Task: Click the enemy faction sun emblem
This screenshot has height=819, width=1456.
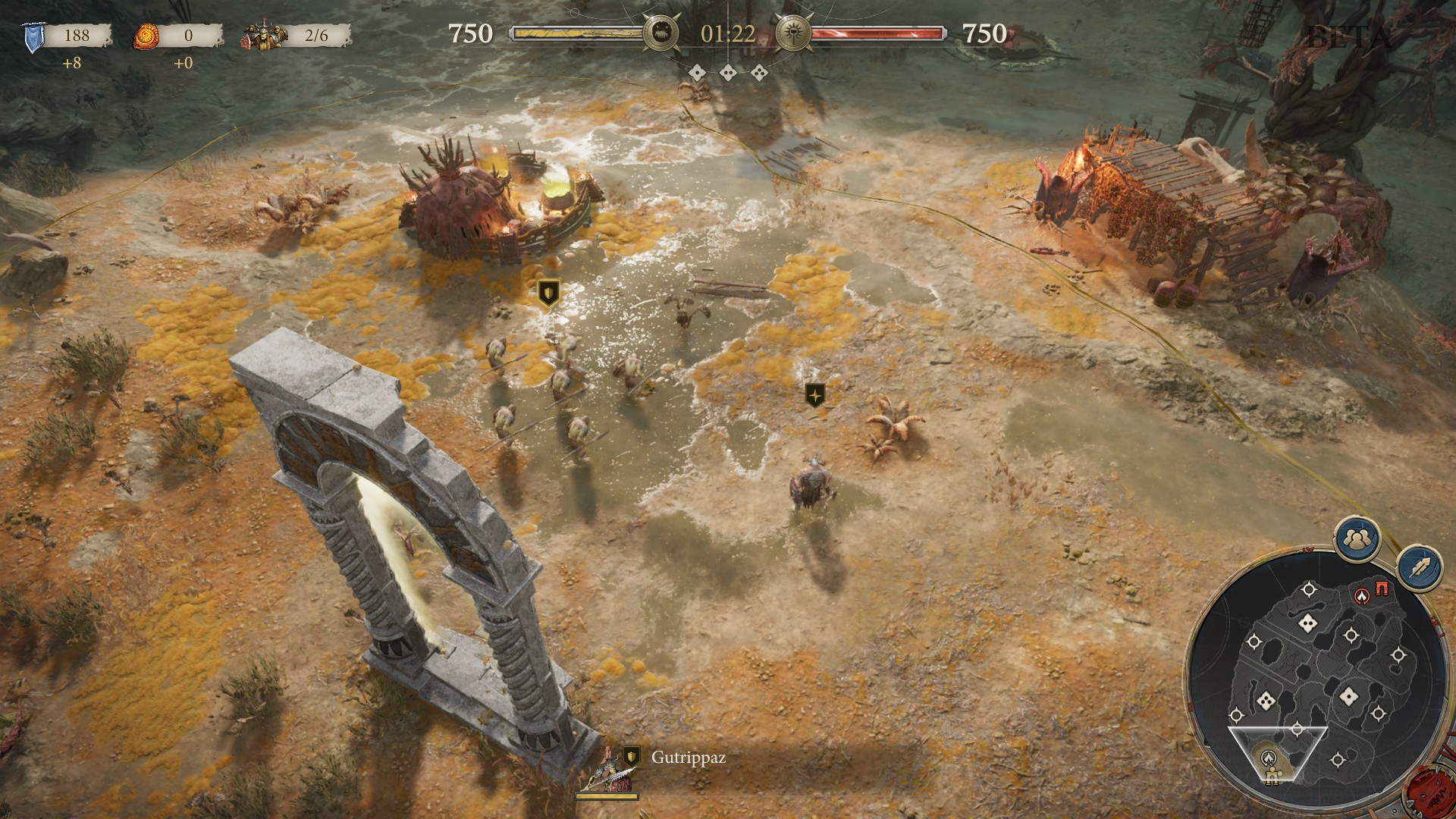Action: click(x=795, y=33)
